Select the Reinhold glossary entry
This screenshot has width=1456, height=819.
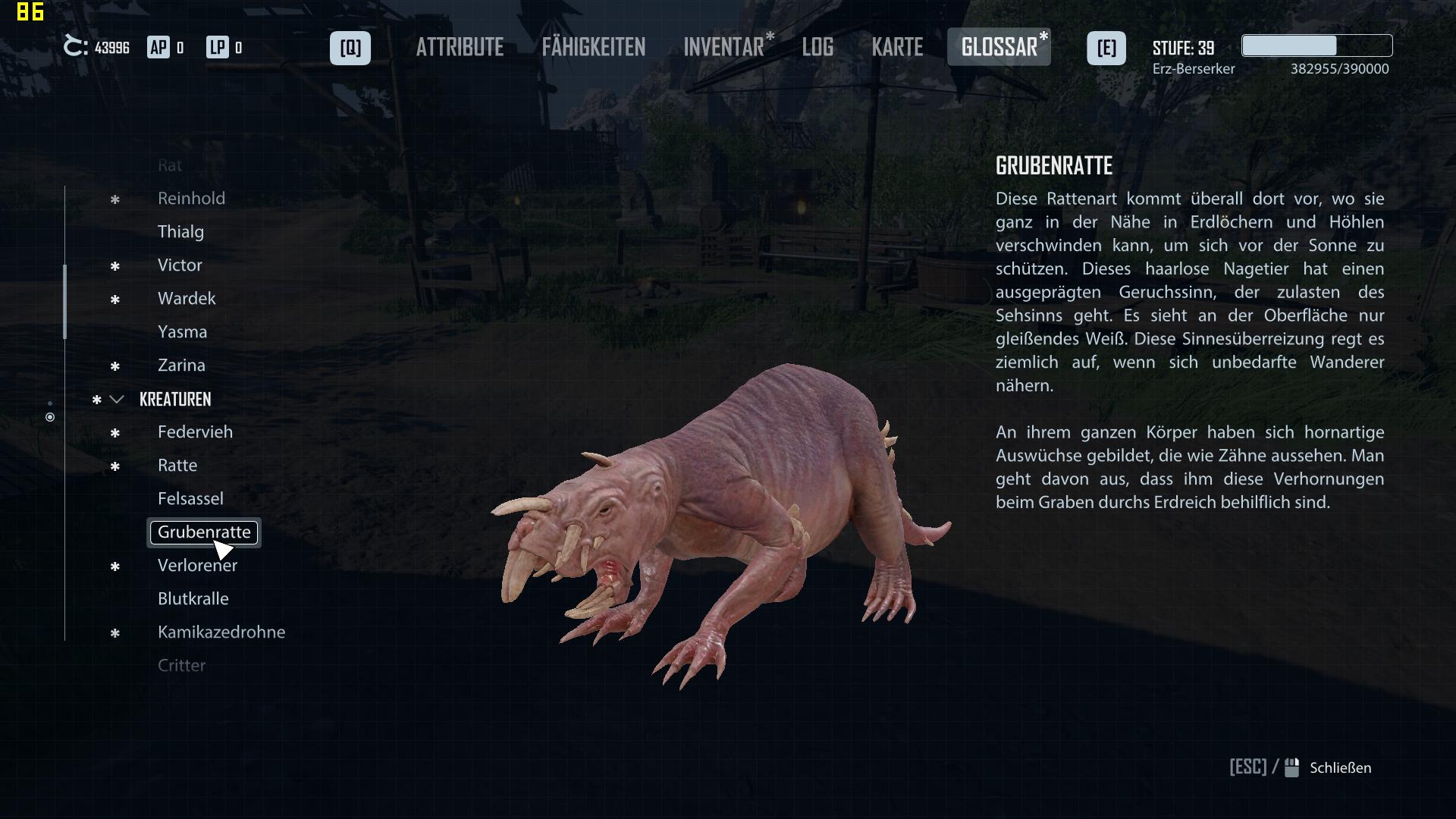(191, 199)
